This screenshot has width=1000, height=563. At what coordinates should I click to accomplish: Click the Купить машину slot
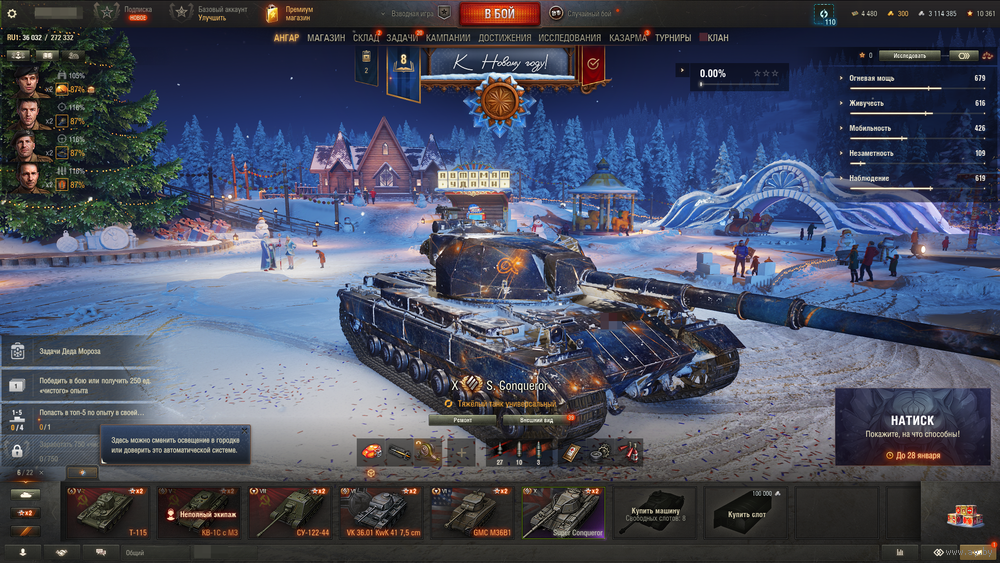coord(656,513)
